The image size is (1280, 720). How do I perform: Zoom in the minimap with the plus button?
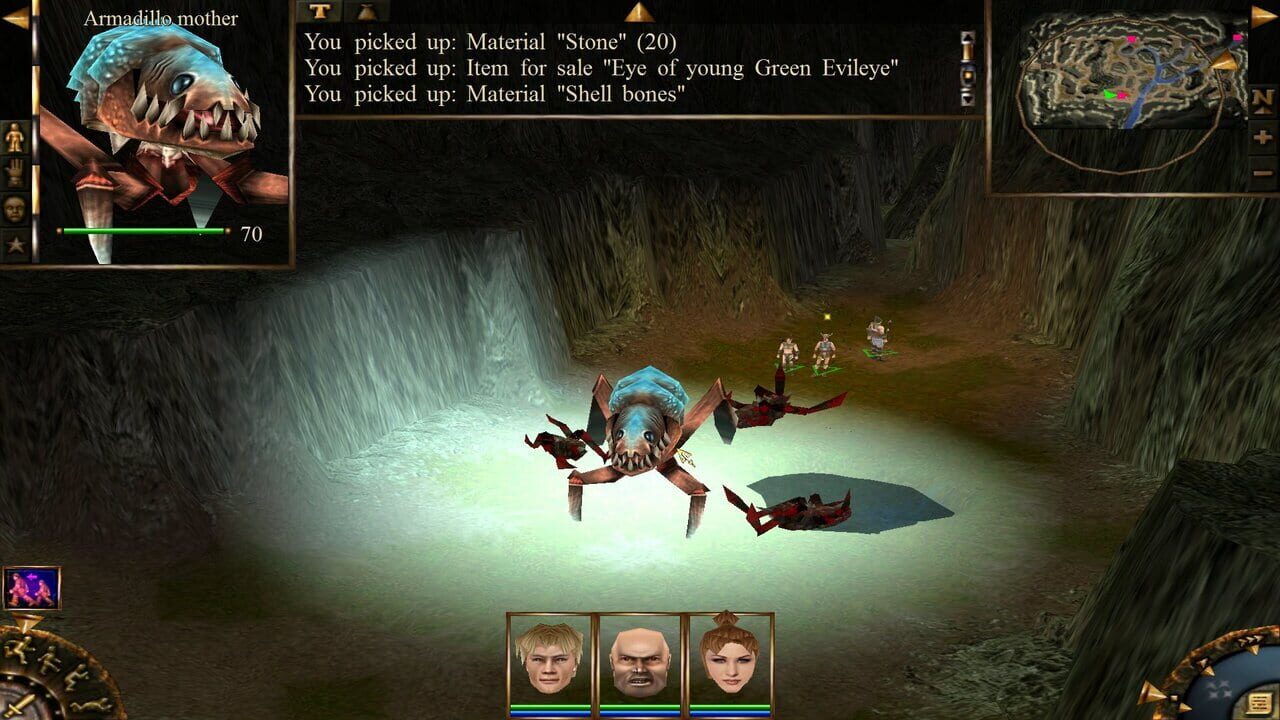tap(1263, 138)
